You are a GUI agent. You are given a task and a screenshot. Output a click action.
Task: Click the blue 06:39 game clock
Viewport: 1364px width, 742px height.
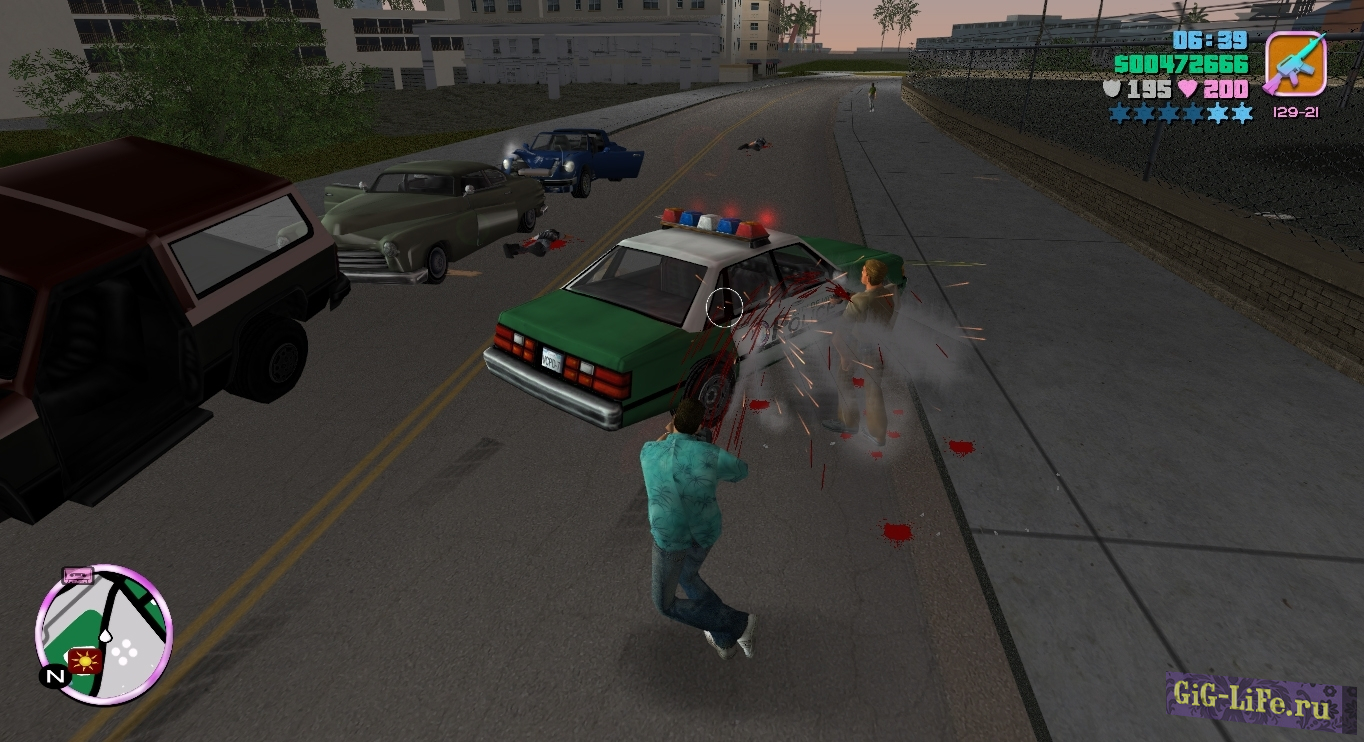(1208, 42)
